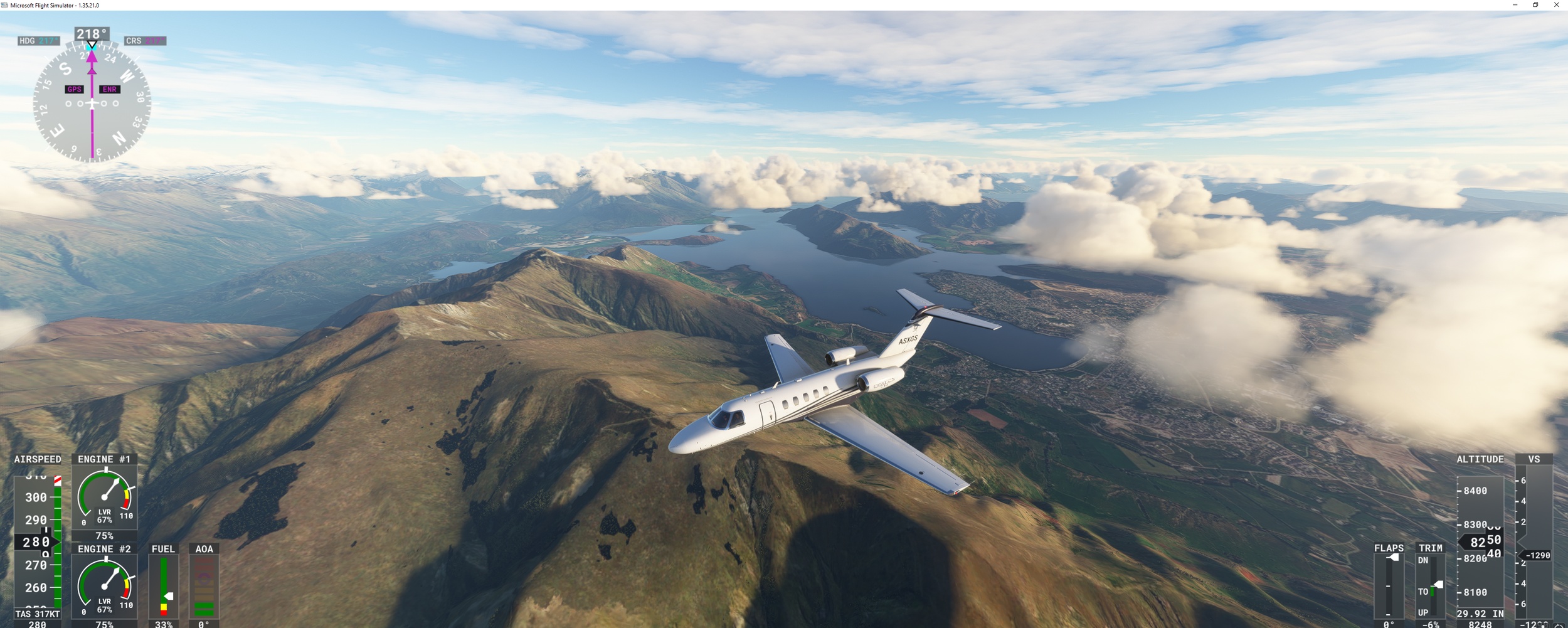Click the heading compass rose
Screen dimensions: 1568x628
pyautogui.click(x=92, y=104)
